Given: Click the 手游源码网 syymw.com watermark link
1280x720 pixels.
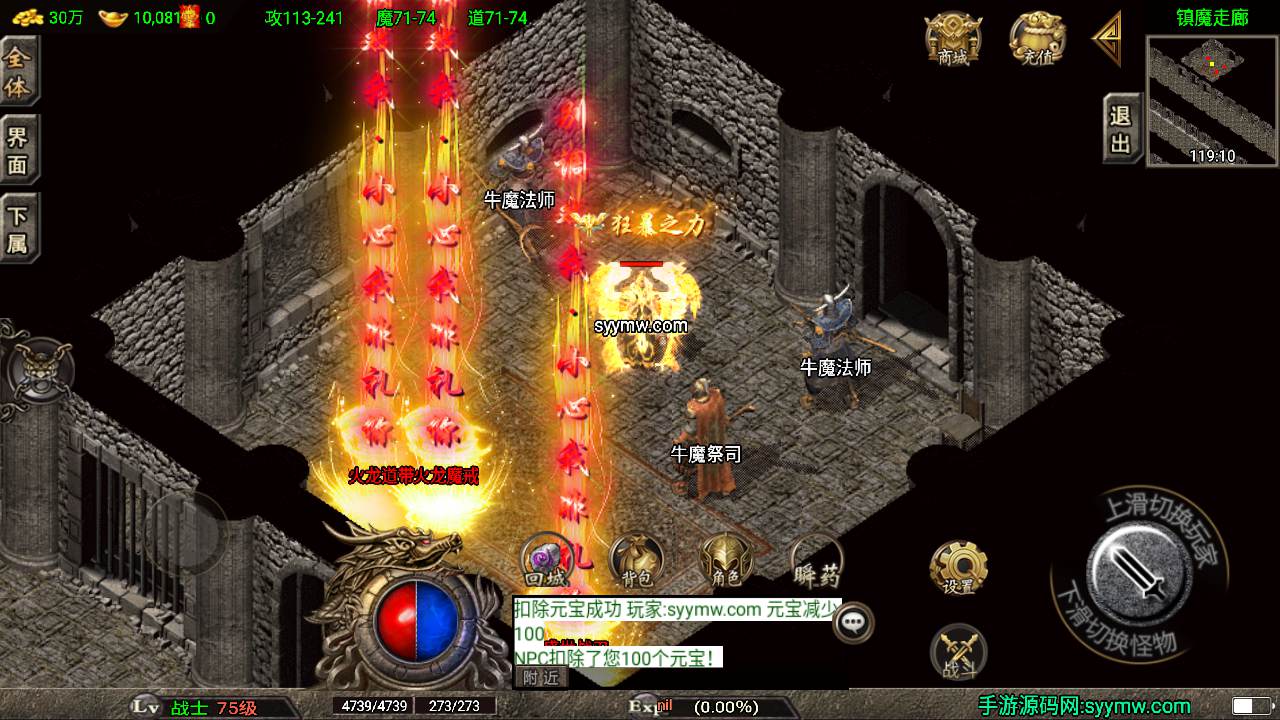Looking at the screenshot, I should tap(1083, 706).
